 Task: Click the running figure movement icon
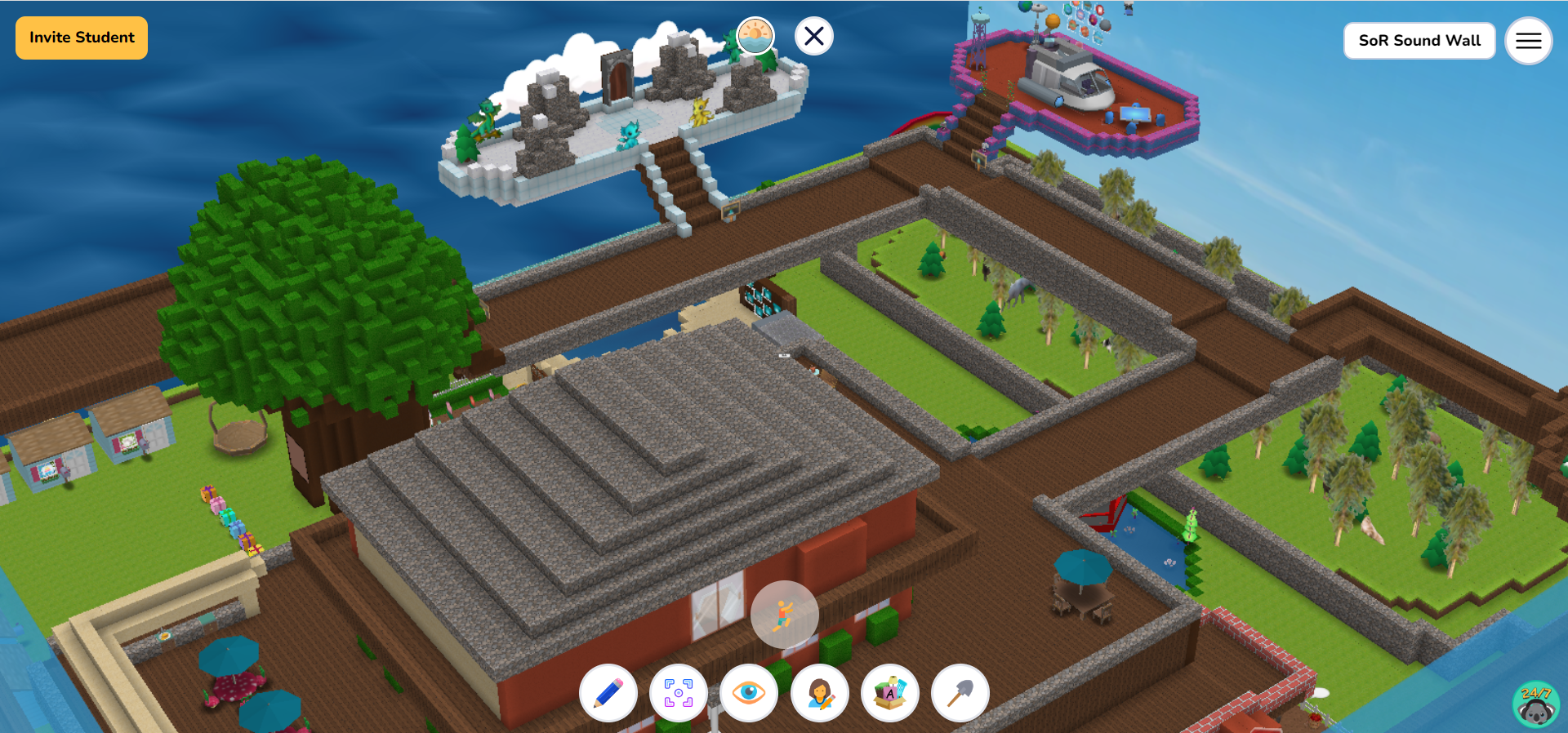pyautogui.click(x=784, y=615)
